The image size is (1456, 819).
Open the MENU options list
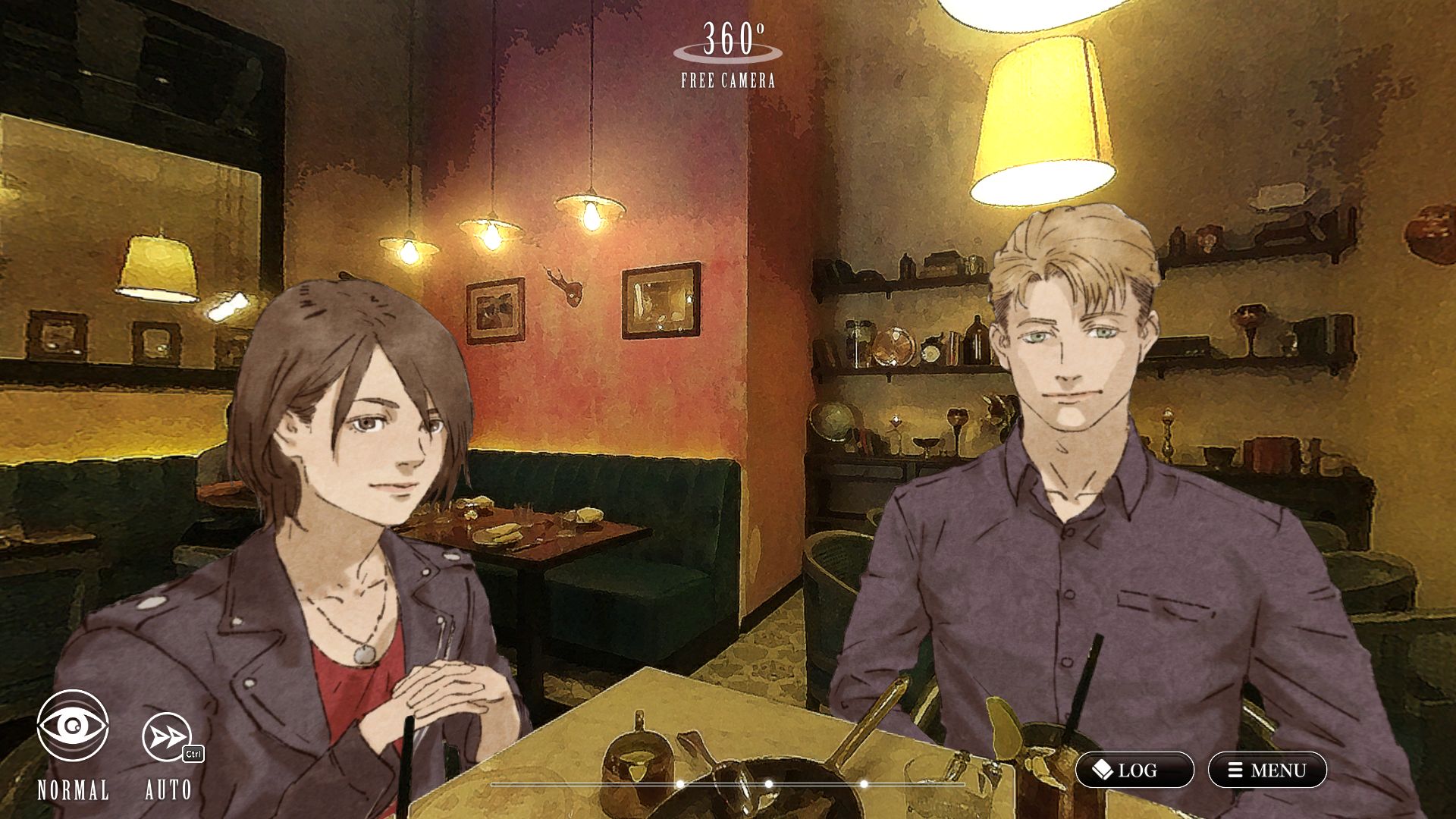pos(1268,769)
